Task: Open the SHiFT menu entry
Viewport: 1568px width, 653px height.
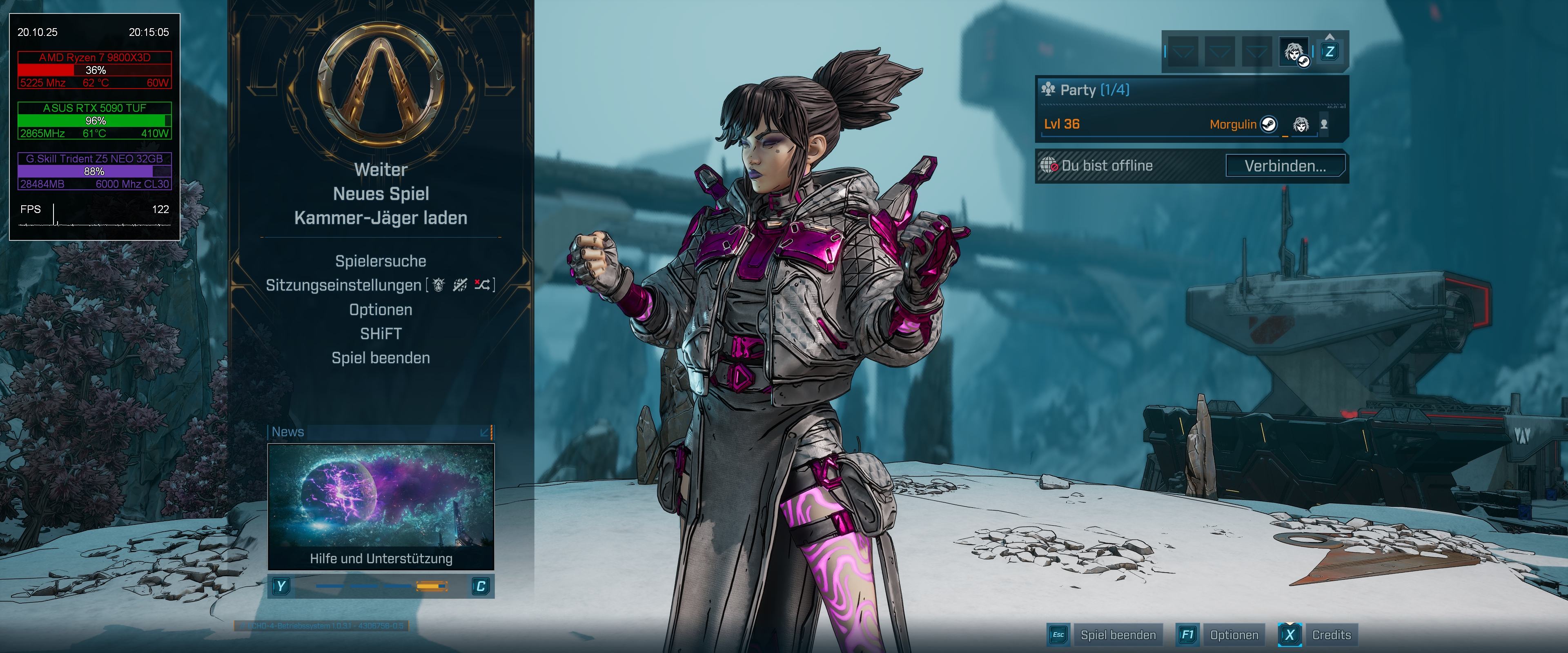Action: tap(381, 334)
